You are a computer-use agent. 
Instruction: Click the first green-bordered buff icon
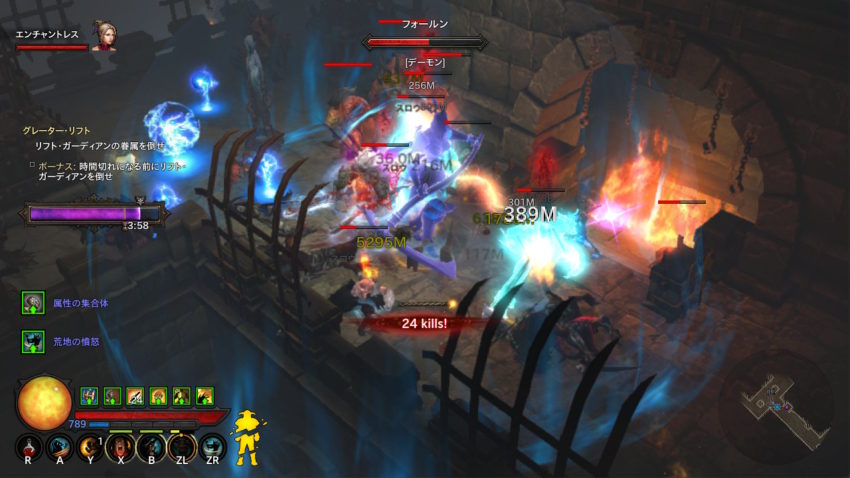click(87, 395)
